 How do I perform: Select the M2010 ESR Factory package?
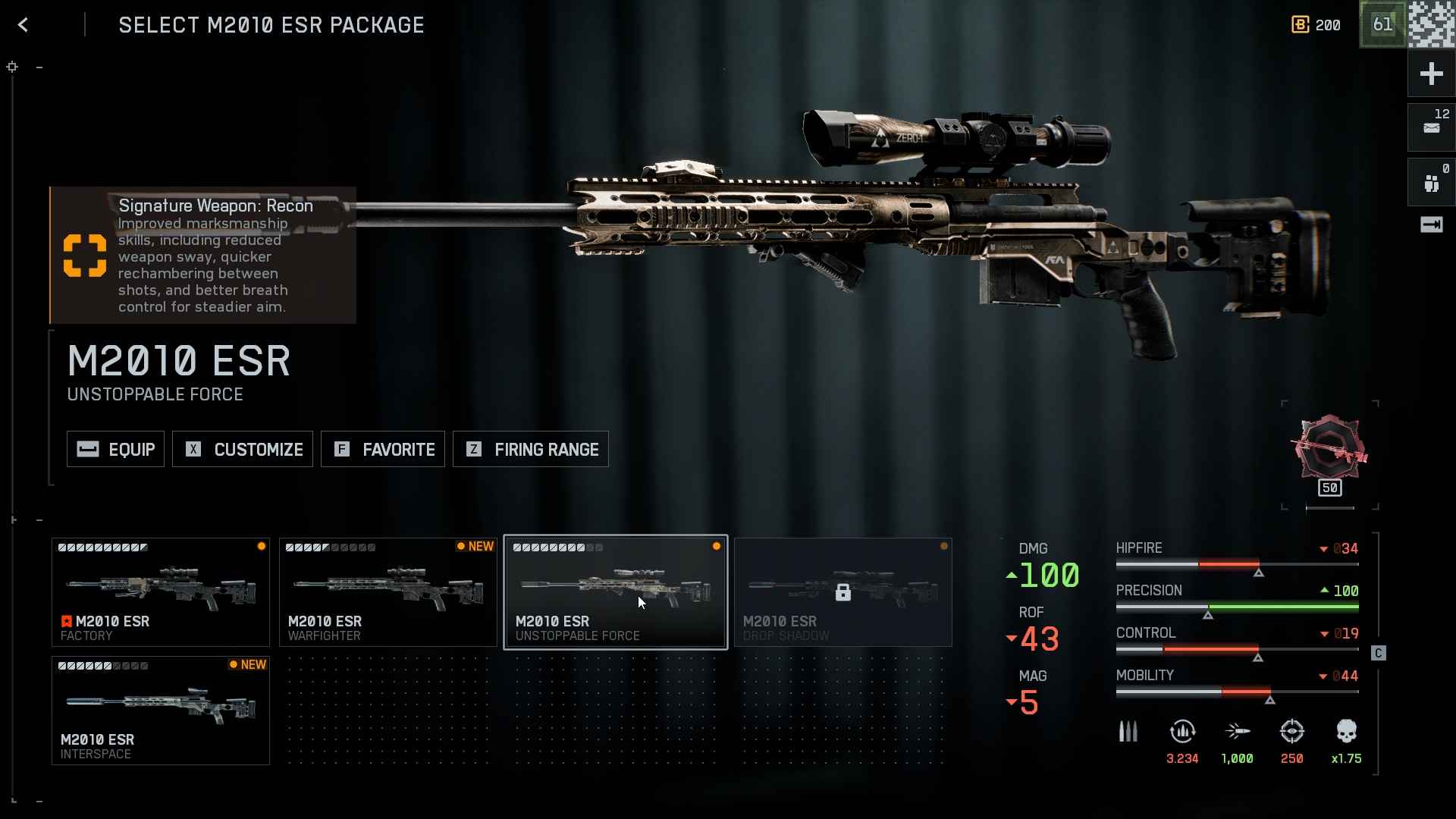[x=161, y=592]
